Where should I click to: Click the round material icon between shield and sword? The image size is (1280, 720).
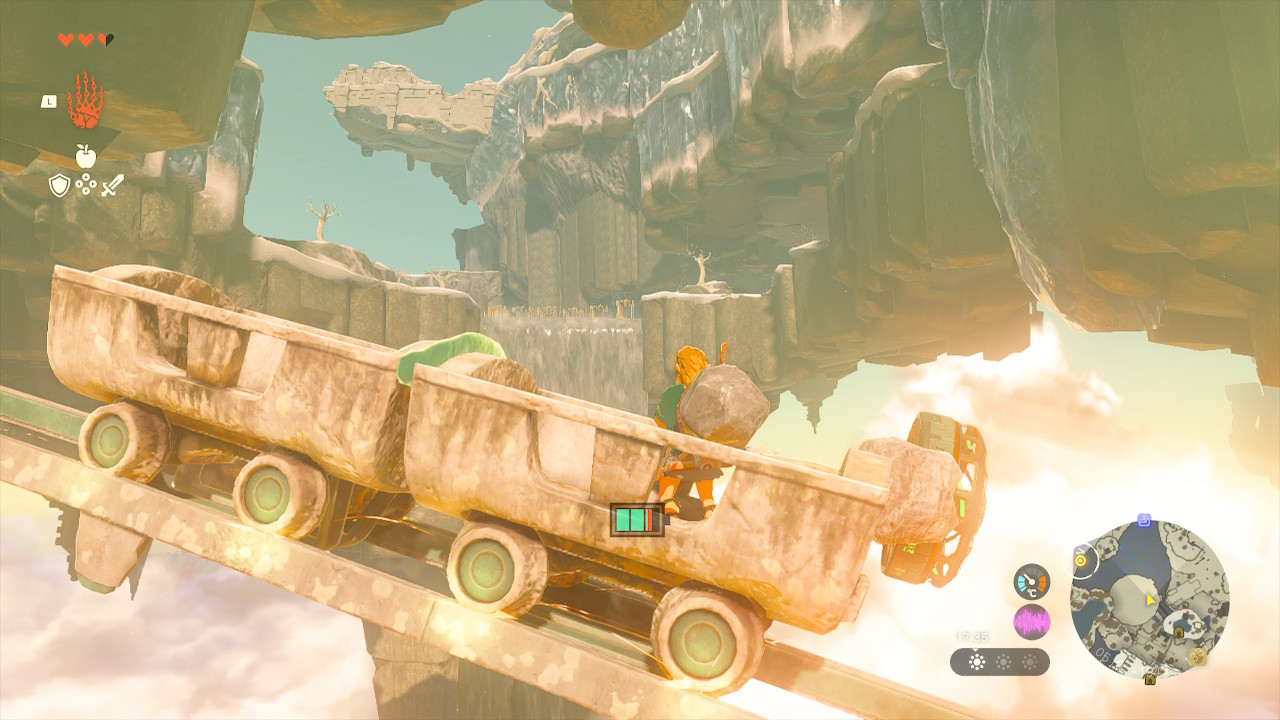[85, 184]
